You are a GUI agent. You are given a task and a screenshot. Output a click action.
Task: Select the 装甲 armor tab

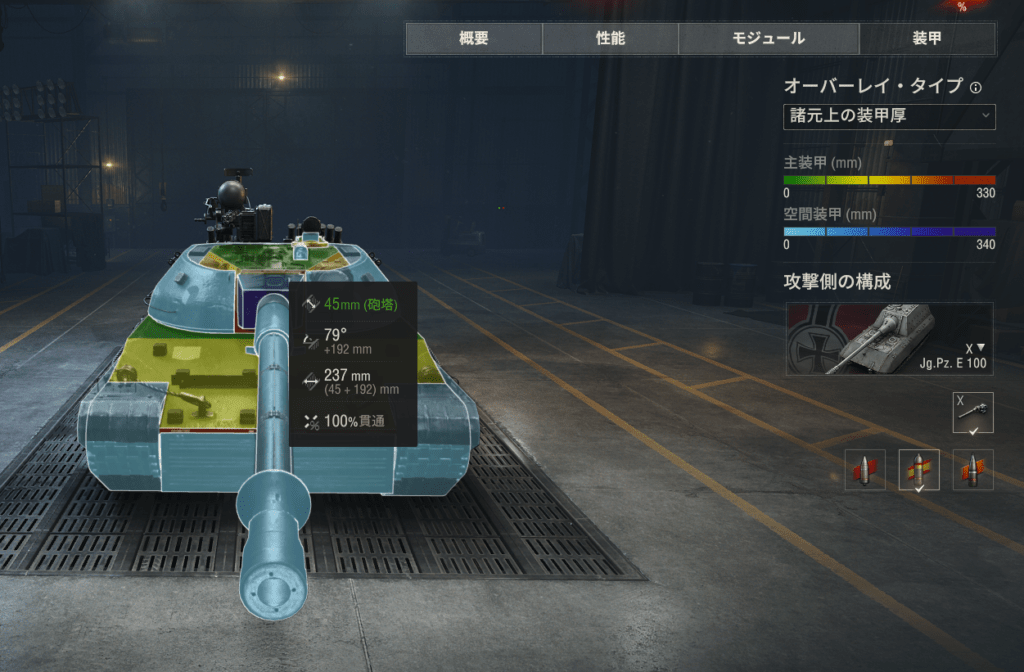927,39
